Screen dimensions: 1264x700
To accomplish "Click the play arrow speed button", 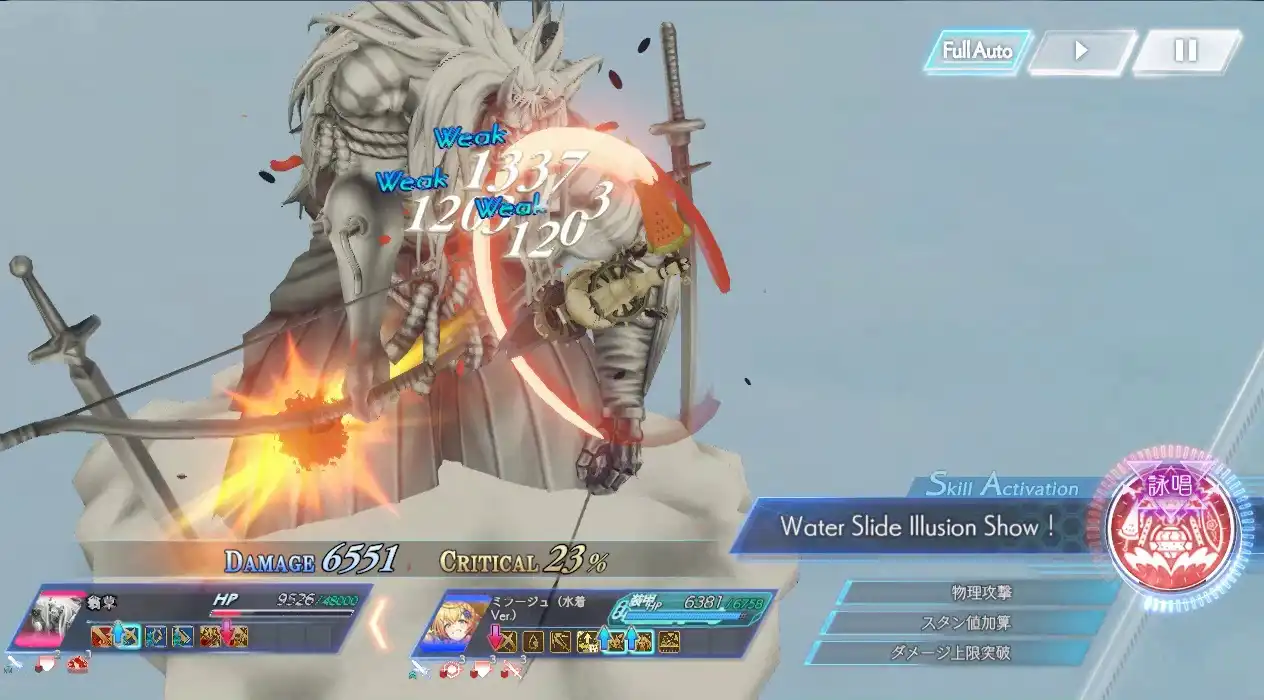I will pyautogui.click(x=1081, y=51).
